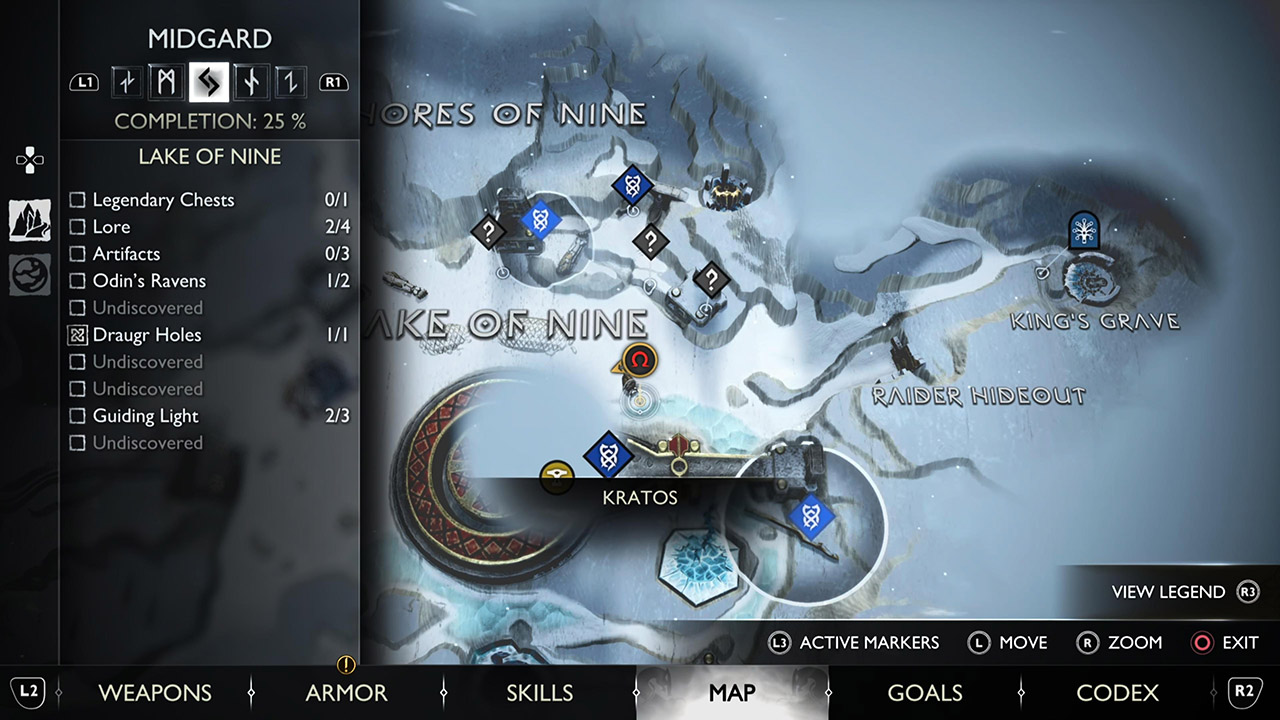This screenshot has width=1280, height=720.
Task: Go to the Skills tab
Action: (539, 693)
